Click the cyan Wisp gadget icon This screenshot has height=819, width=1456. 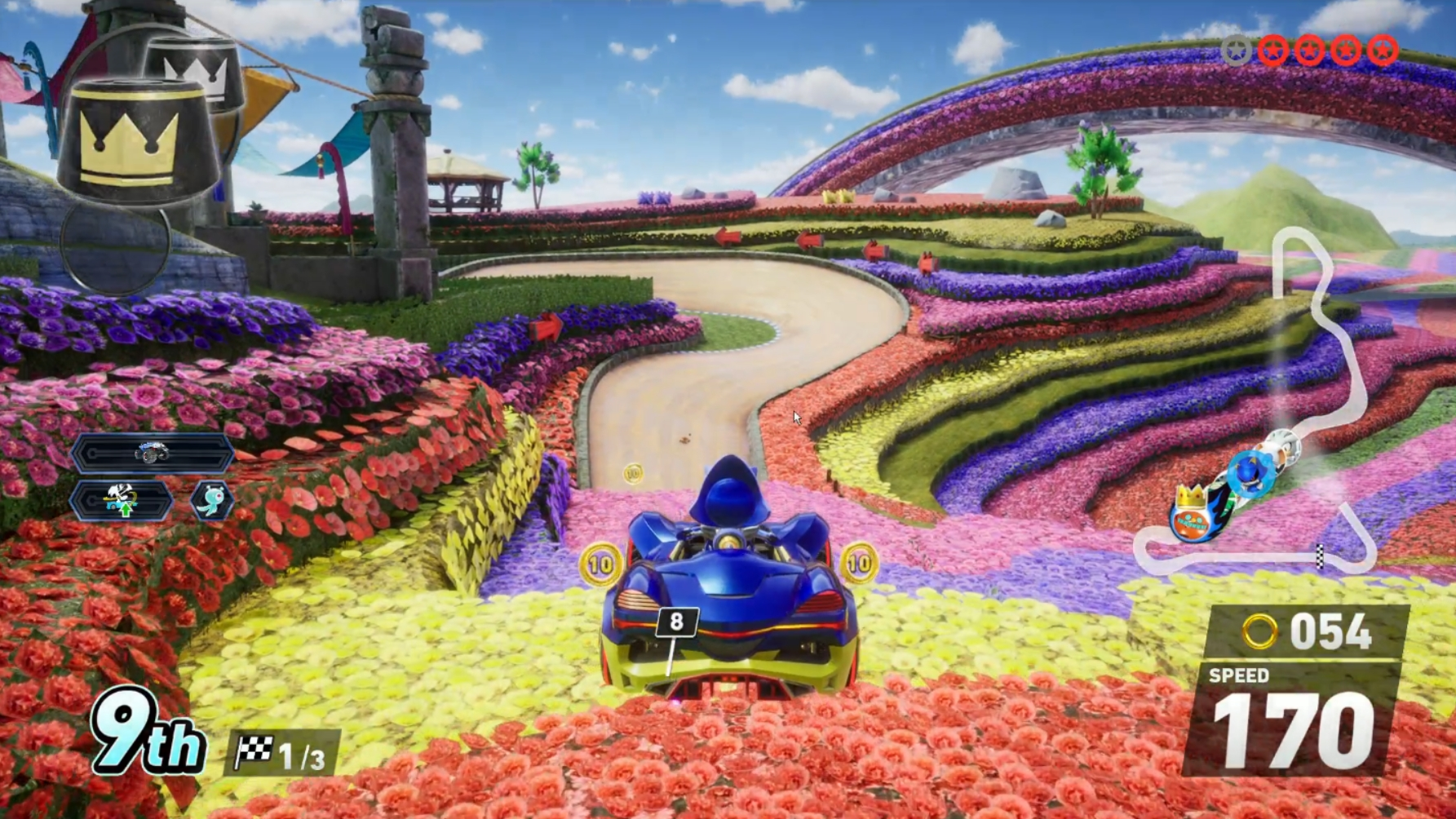[x=212, y=500]
